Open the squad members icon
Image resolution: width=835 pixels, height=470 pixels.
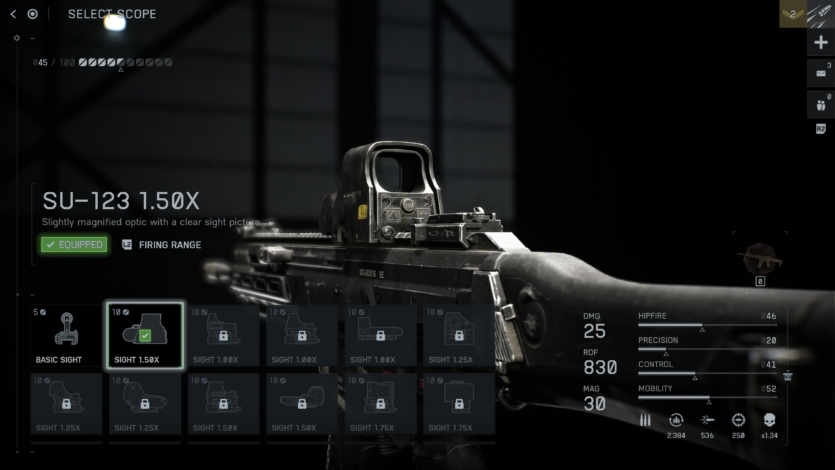click(x=820, y=104)
